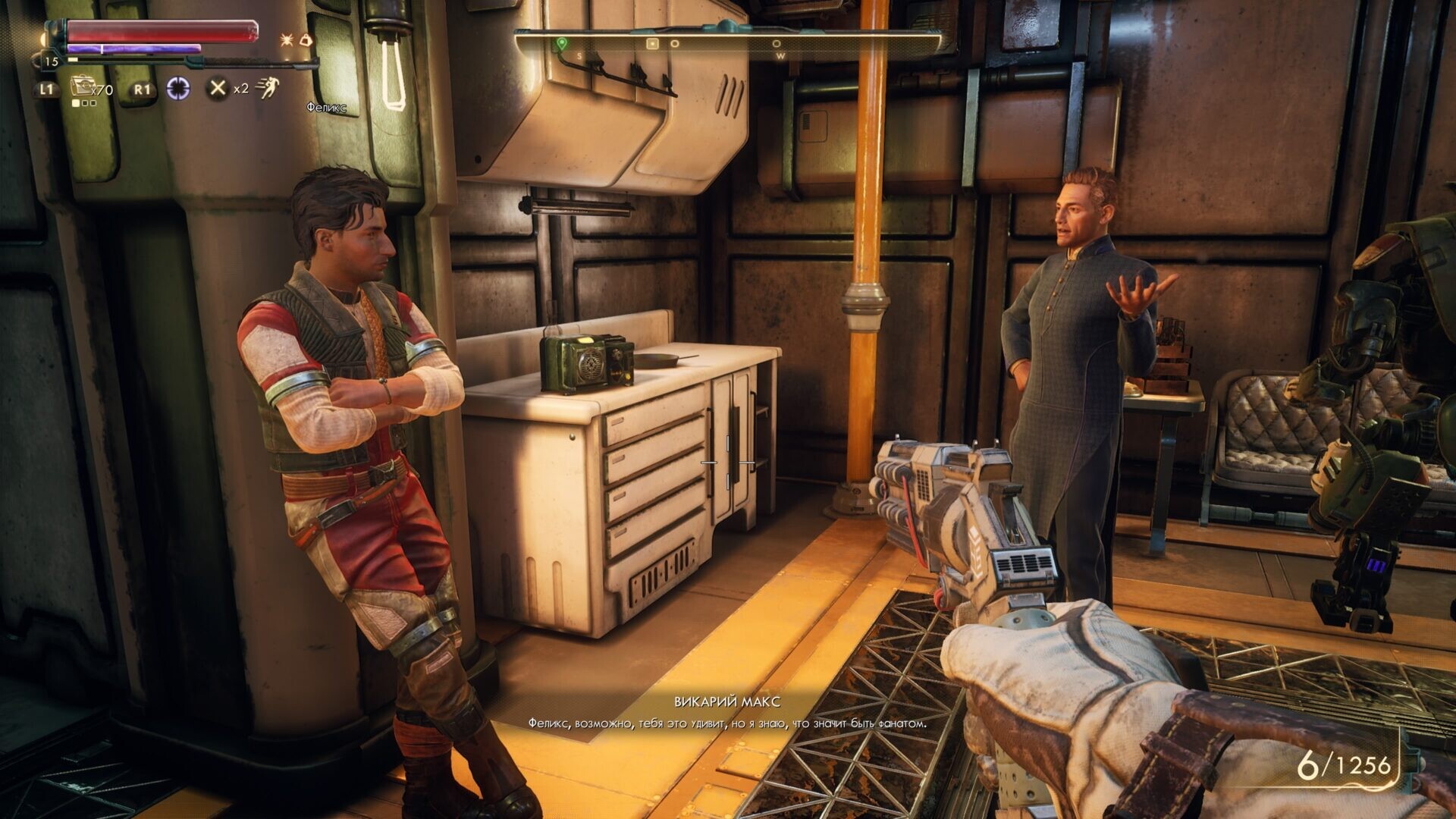
Task: Use the medical inhaler with 70 charges
Action: coord(81,87)
